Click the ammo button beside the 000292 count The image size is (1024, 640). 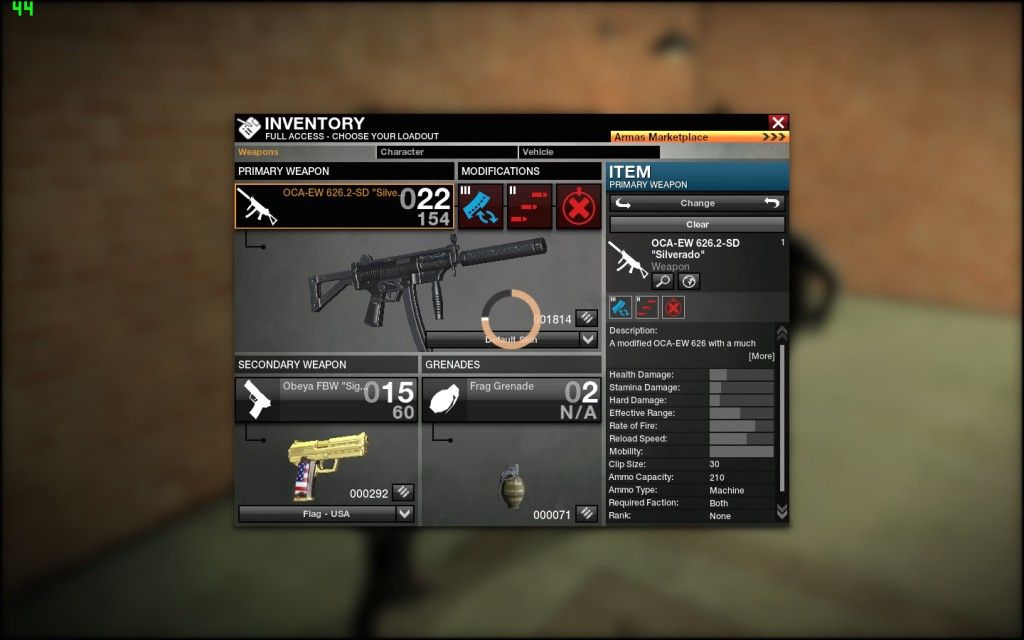click(x=402, y=492)
